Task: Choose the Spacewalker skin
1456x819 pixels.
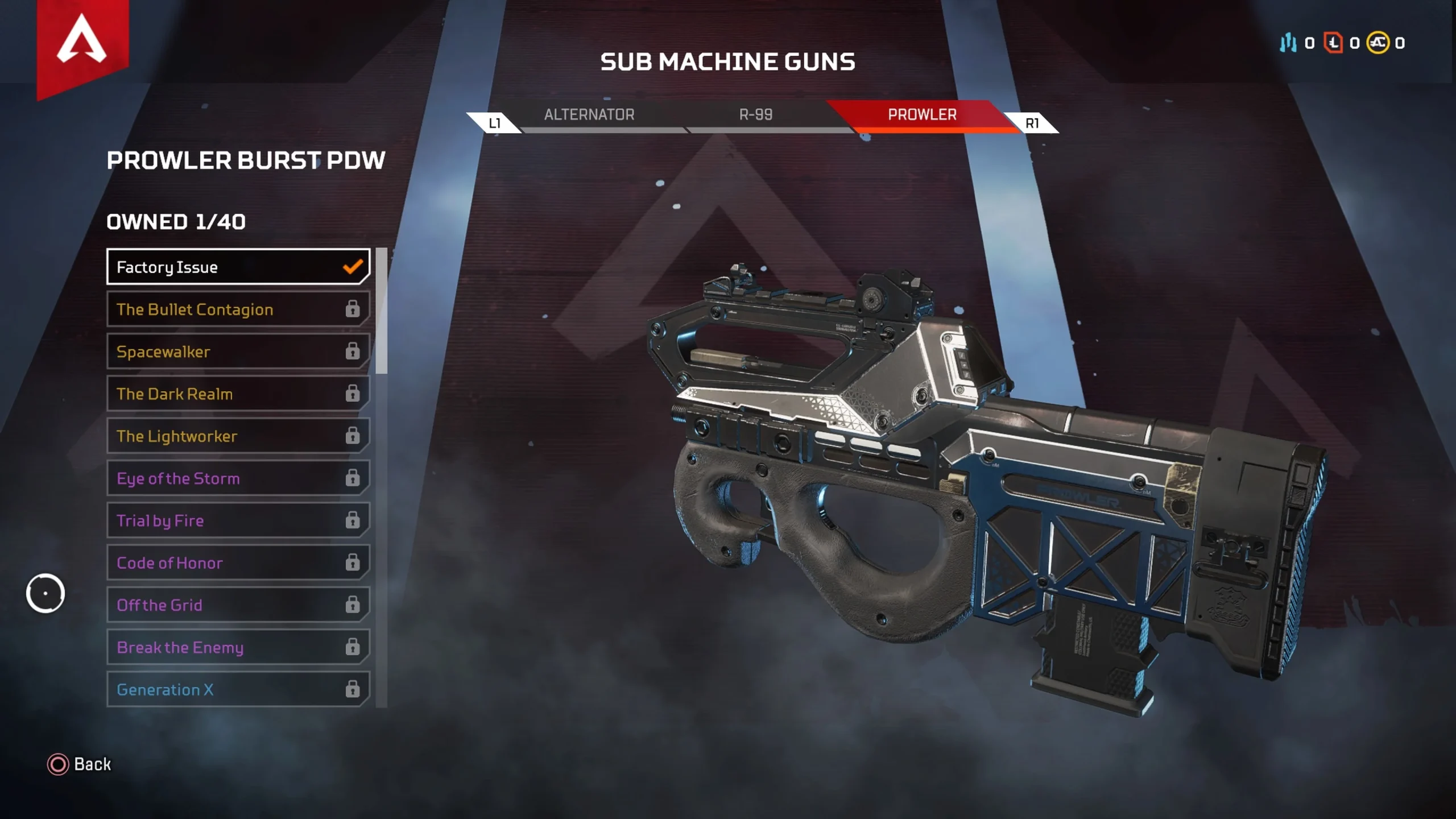Action: tap(238, 351)
